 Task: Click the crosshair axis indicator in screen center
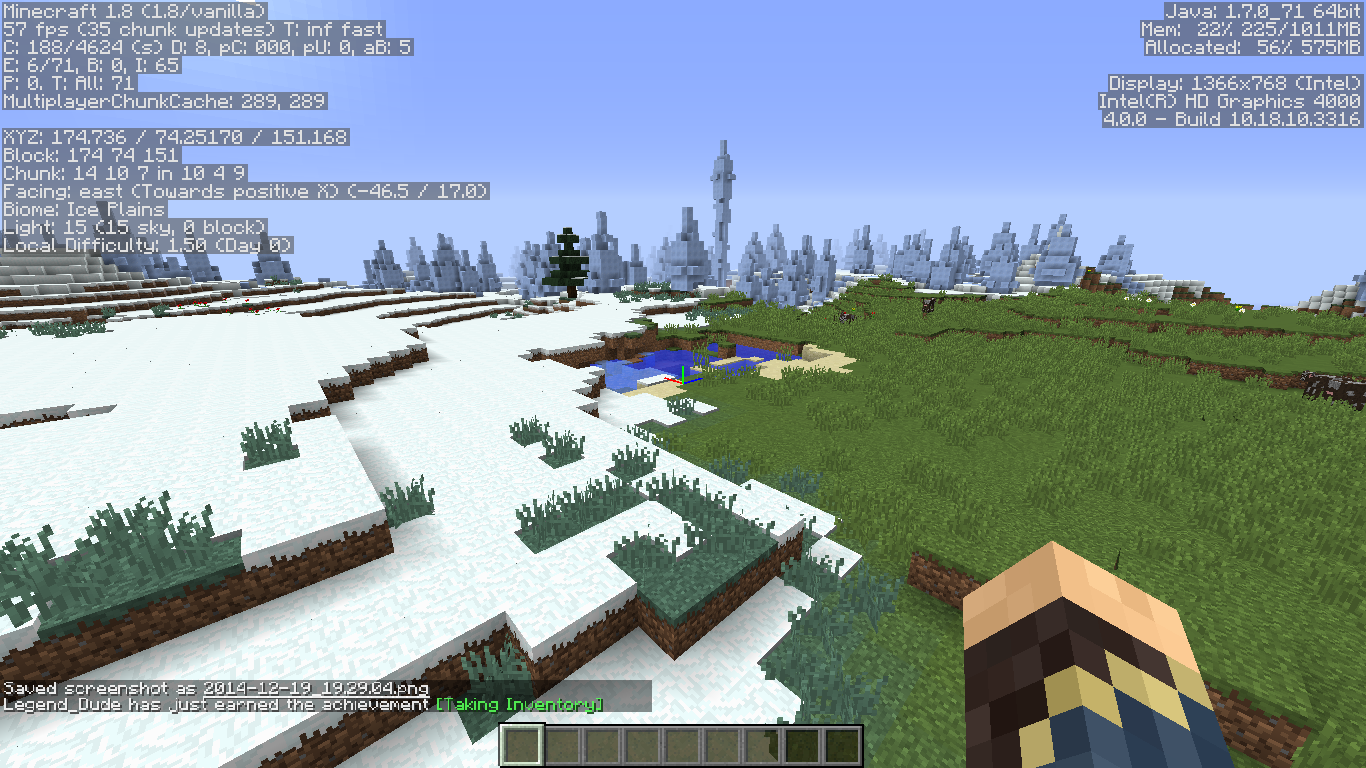(x=683, y=384)
